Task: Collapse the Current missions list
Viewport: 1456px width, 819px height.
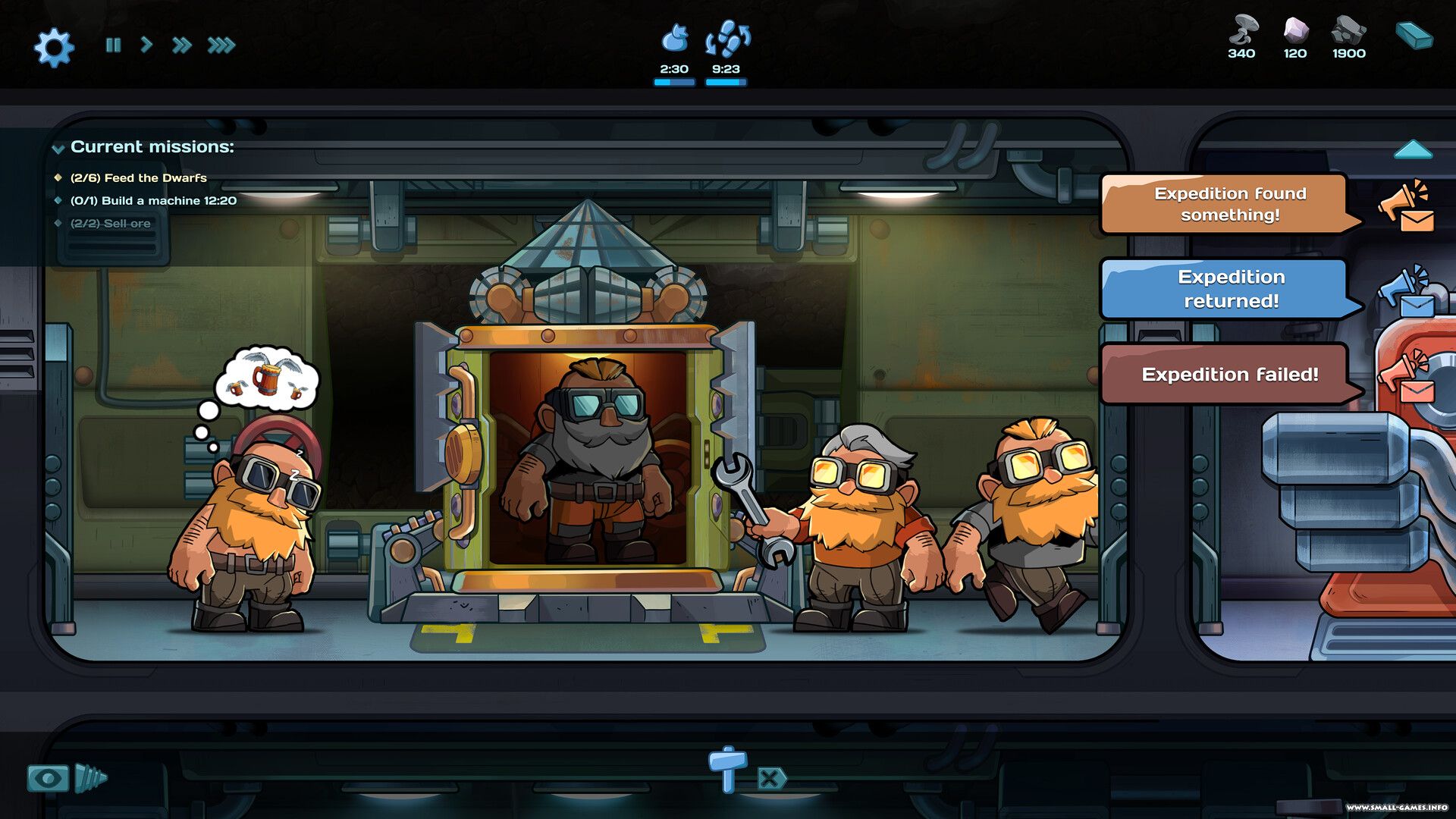Action: (x=58, y=149)
